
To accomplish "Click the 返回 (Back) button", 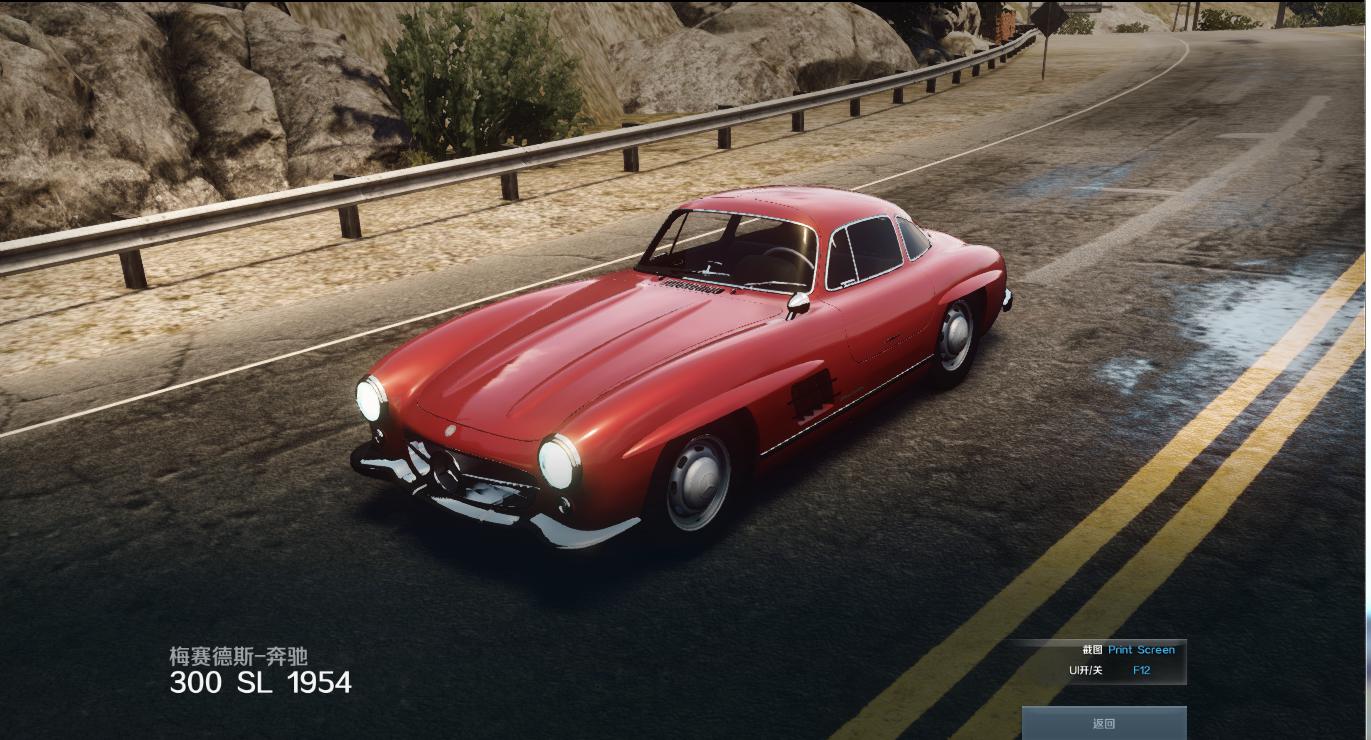I will 1104,723.
